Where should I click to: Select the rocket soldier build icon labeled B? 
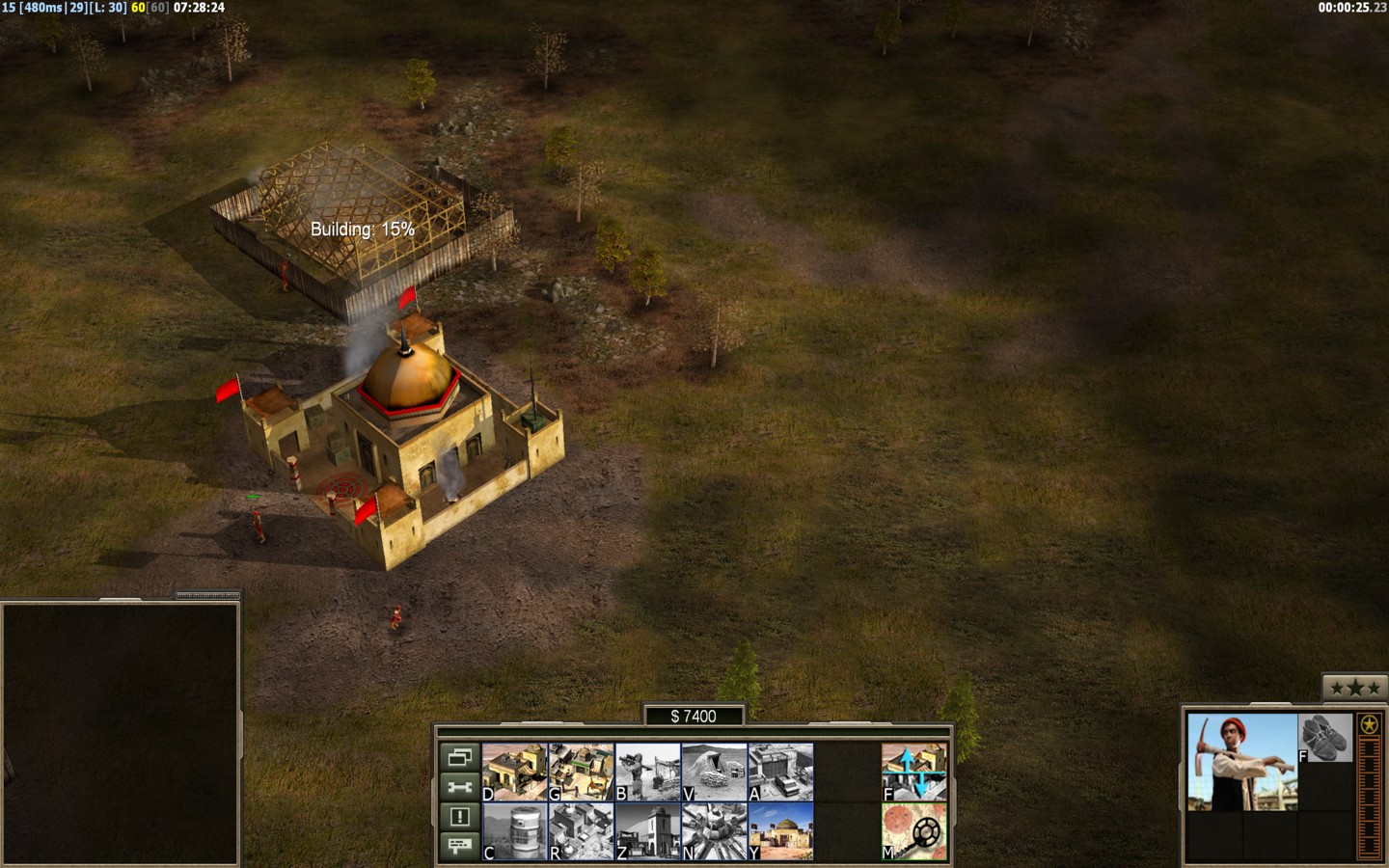pyautogui.click(x=647, y=772)
